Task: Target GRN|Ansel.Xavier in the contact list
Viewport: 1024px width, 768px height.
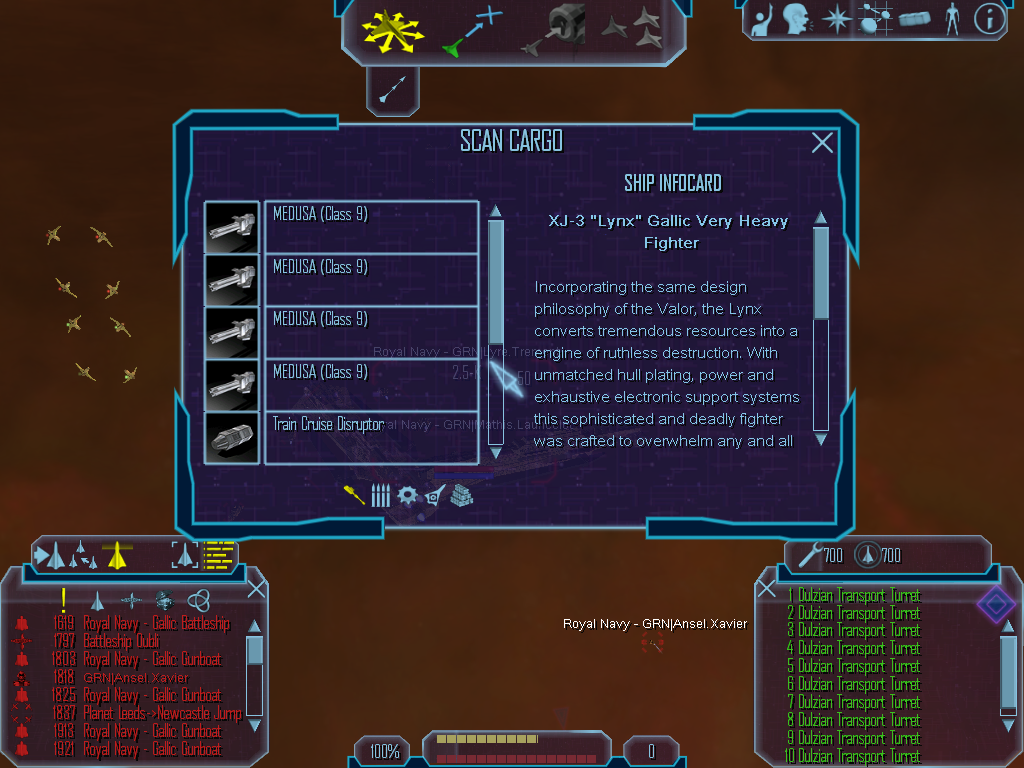Action: pyautogui.click(x=137, y=677)
